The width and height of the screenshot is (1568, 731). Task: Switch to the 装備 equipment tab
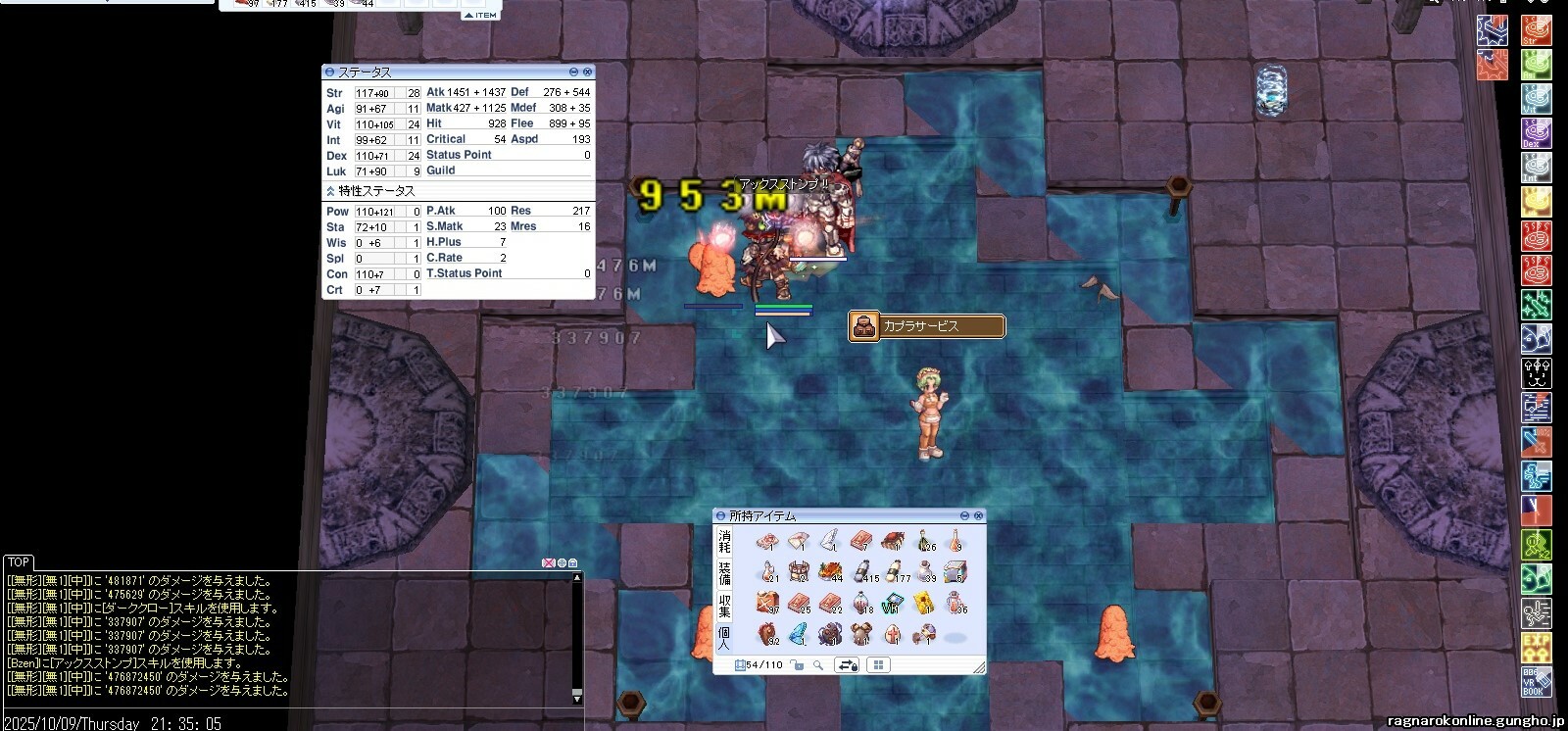[x=724, y=572]
